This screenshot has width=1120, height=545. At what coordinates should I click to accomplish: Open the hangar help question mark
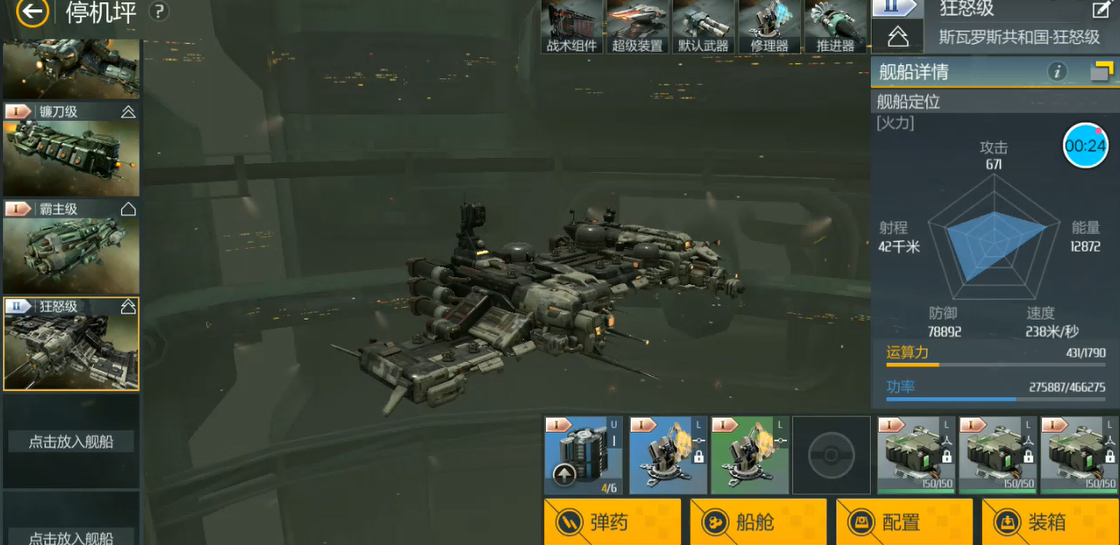[158, 12]
